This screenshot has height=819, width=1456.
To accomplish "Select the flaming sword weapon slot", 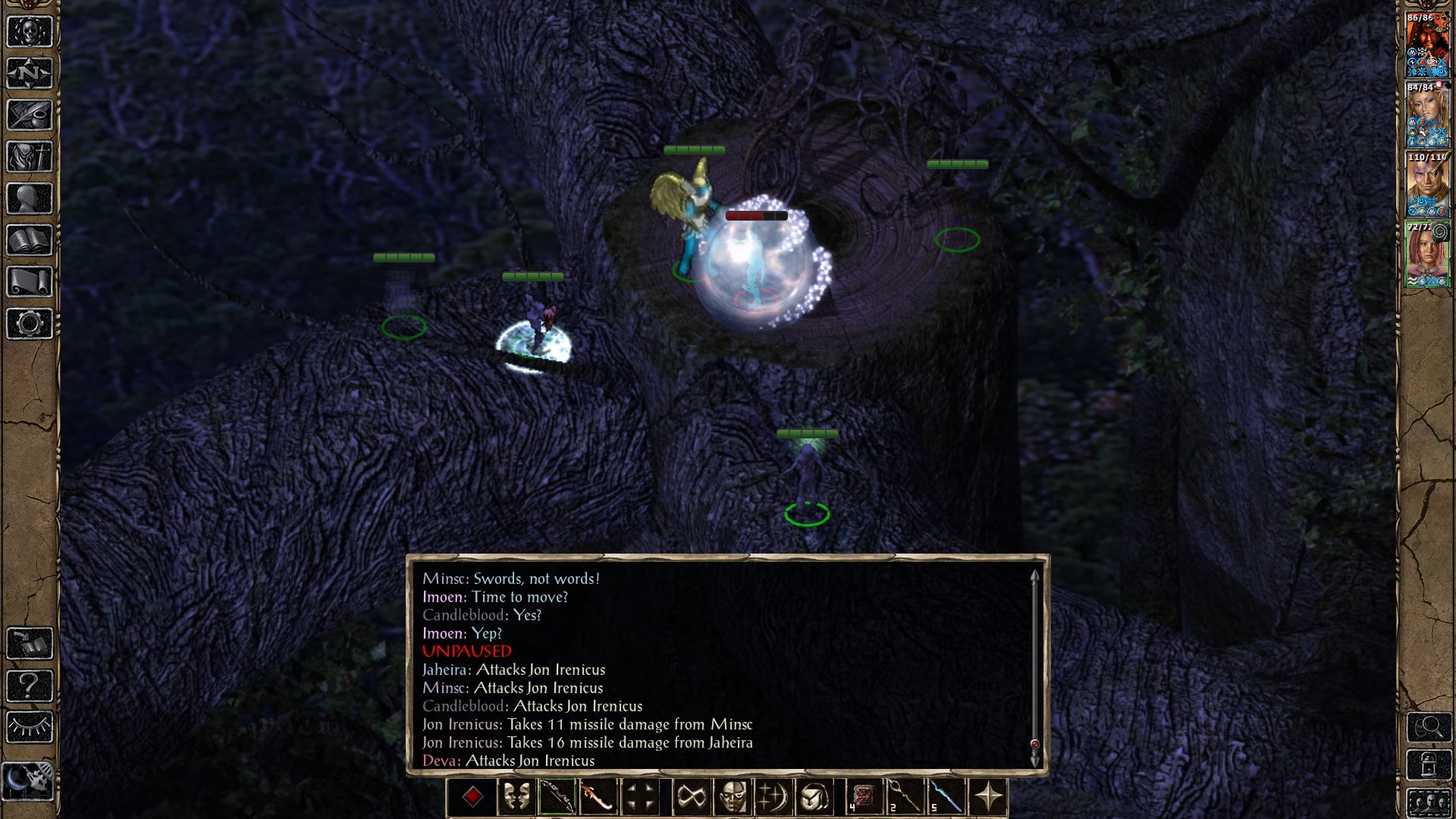I will 598,798.
